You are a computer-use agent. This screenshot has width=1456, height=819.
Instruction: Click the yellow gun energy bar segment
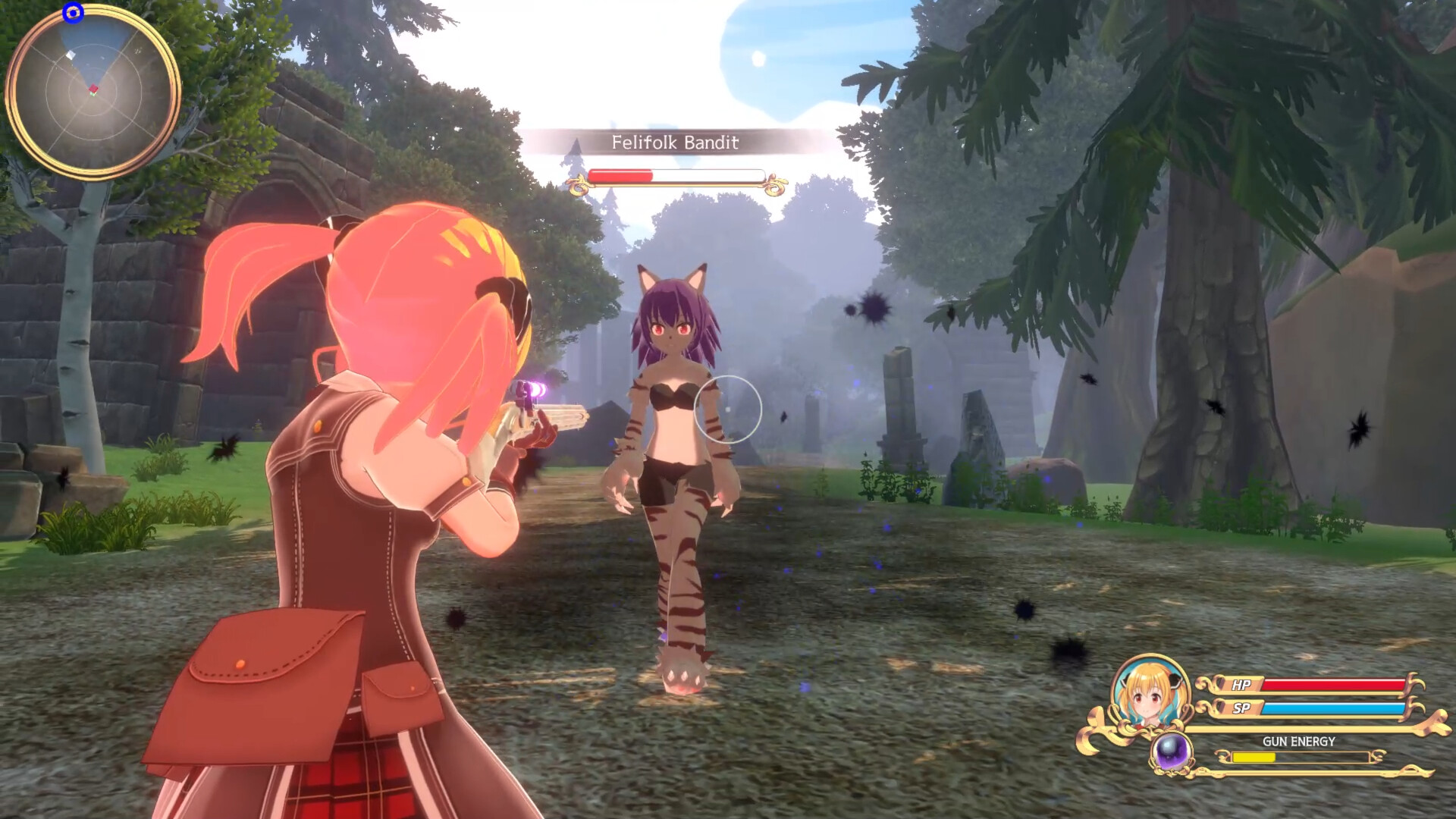pyautogui.click(x=1253, y=758)
